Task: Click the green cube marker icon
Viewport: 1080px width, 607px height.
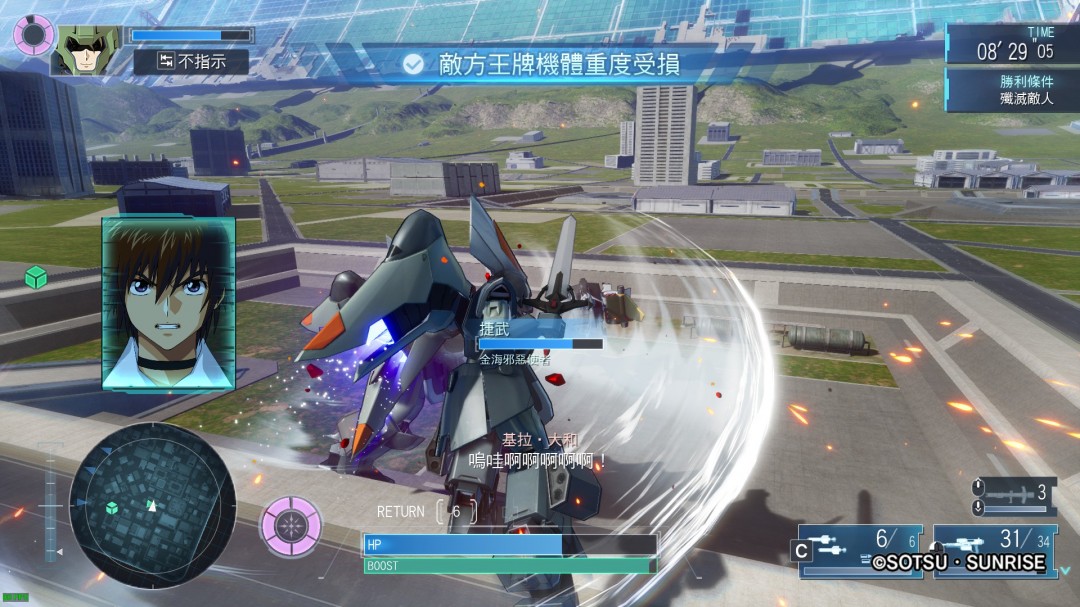Action: coord(36,278)
